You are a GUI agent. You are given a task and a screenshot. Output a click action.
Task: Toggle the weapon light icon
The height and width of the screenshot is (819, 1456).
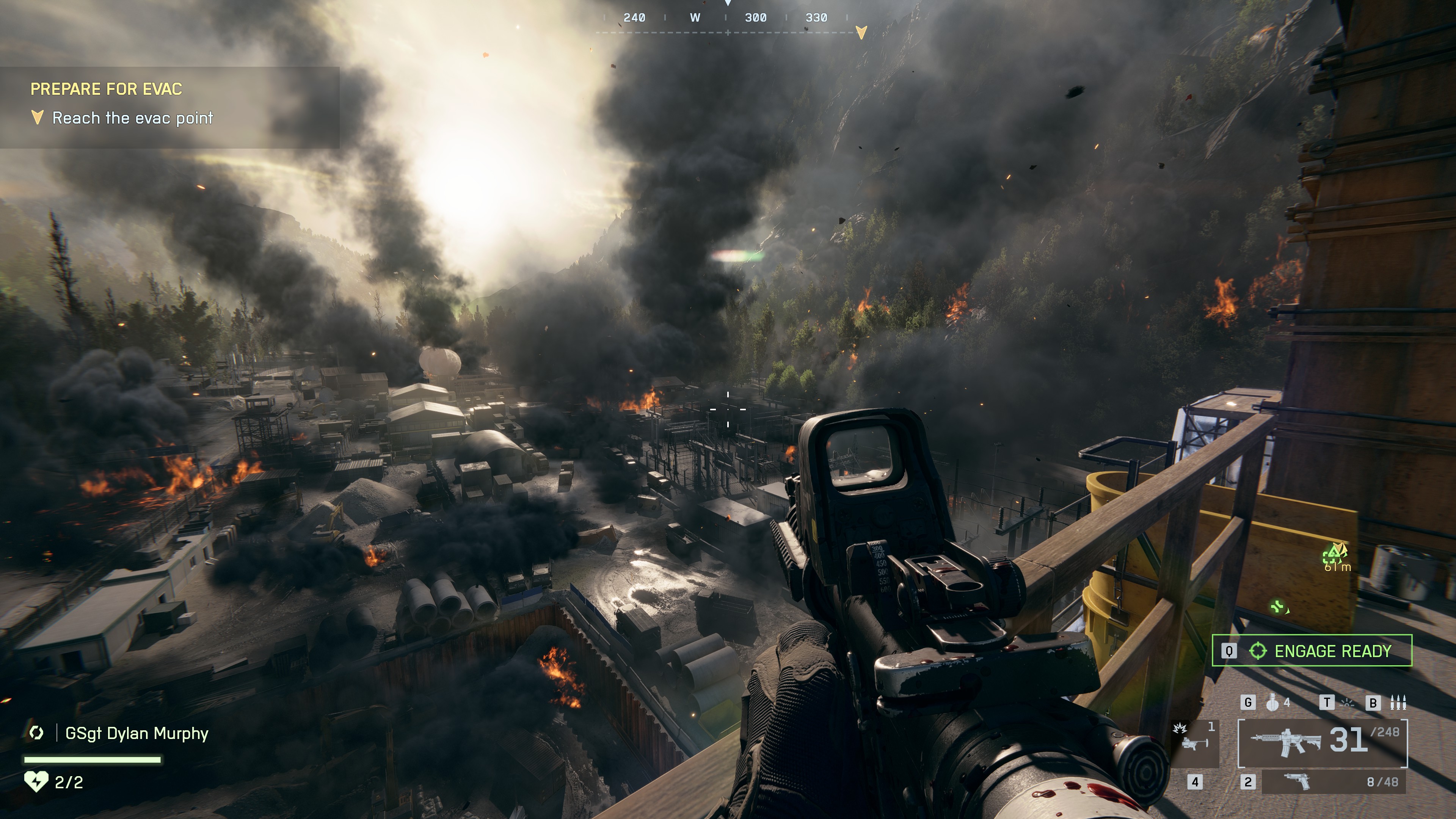pos(1348,703)
